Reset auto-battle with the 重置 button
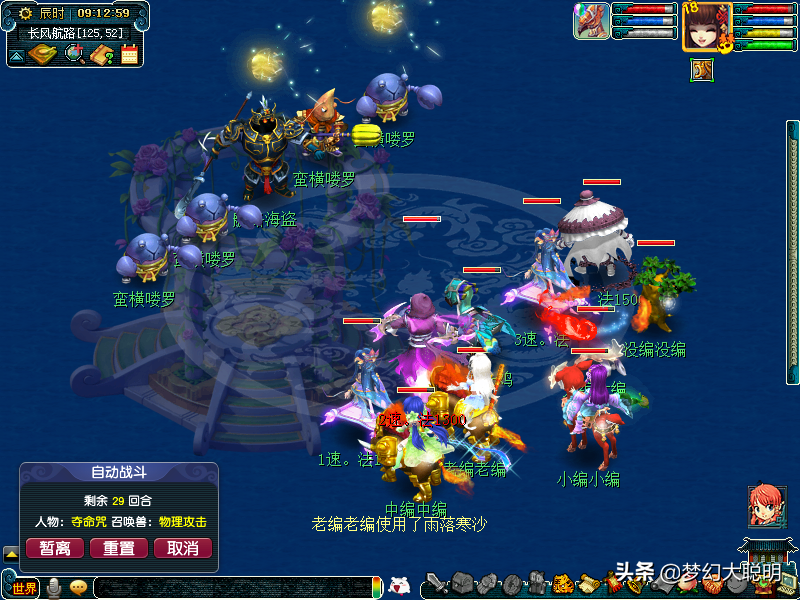 [119, 548]
